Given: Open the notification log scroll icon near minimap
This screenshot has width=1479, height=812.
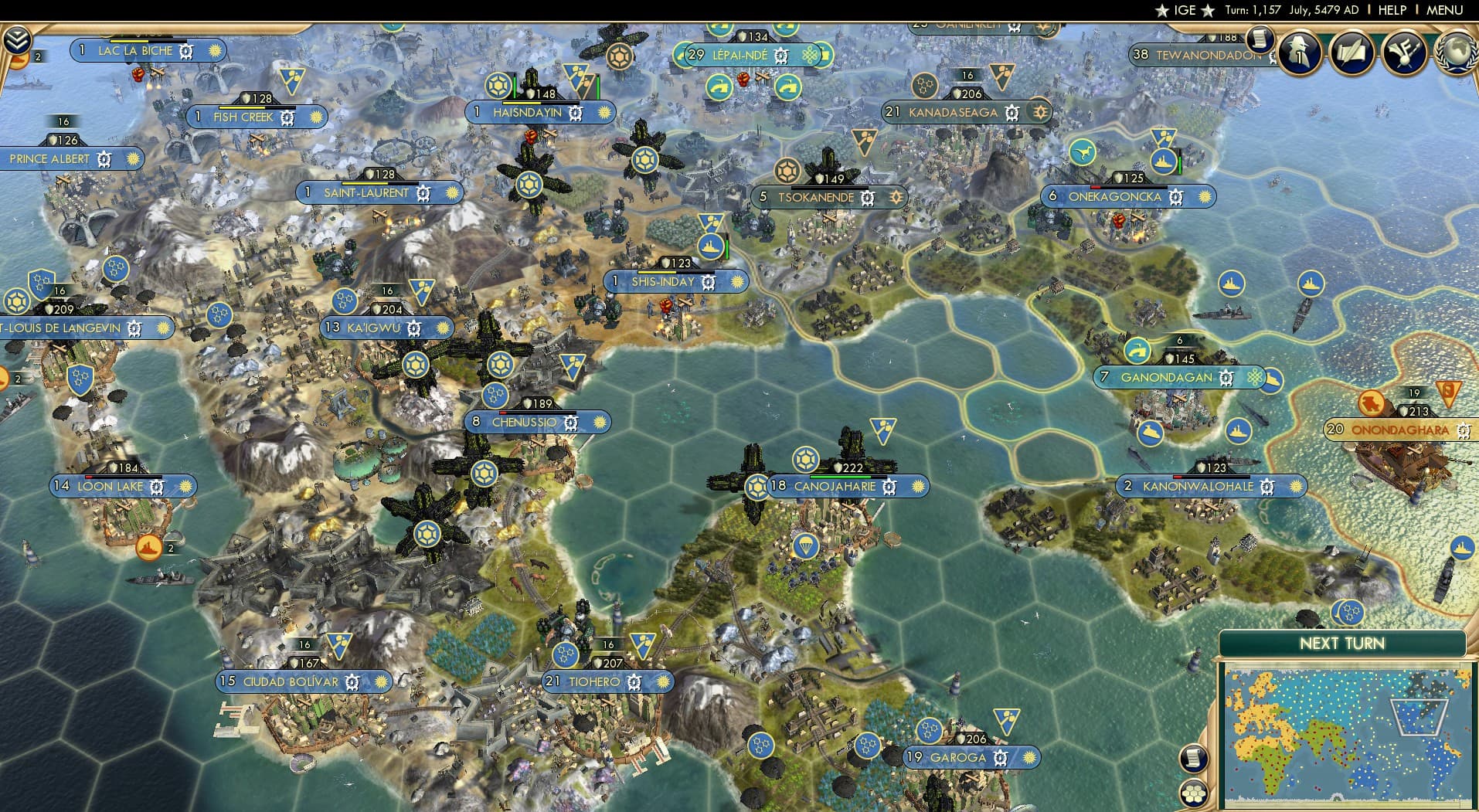Looking at the screenshot, I should [x=1194, y=758].
